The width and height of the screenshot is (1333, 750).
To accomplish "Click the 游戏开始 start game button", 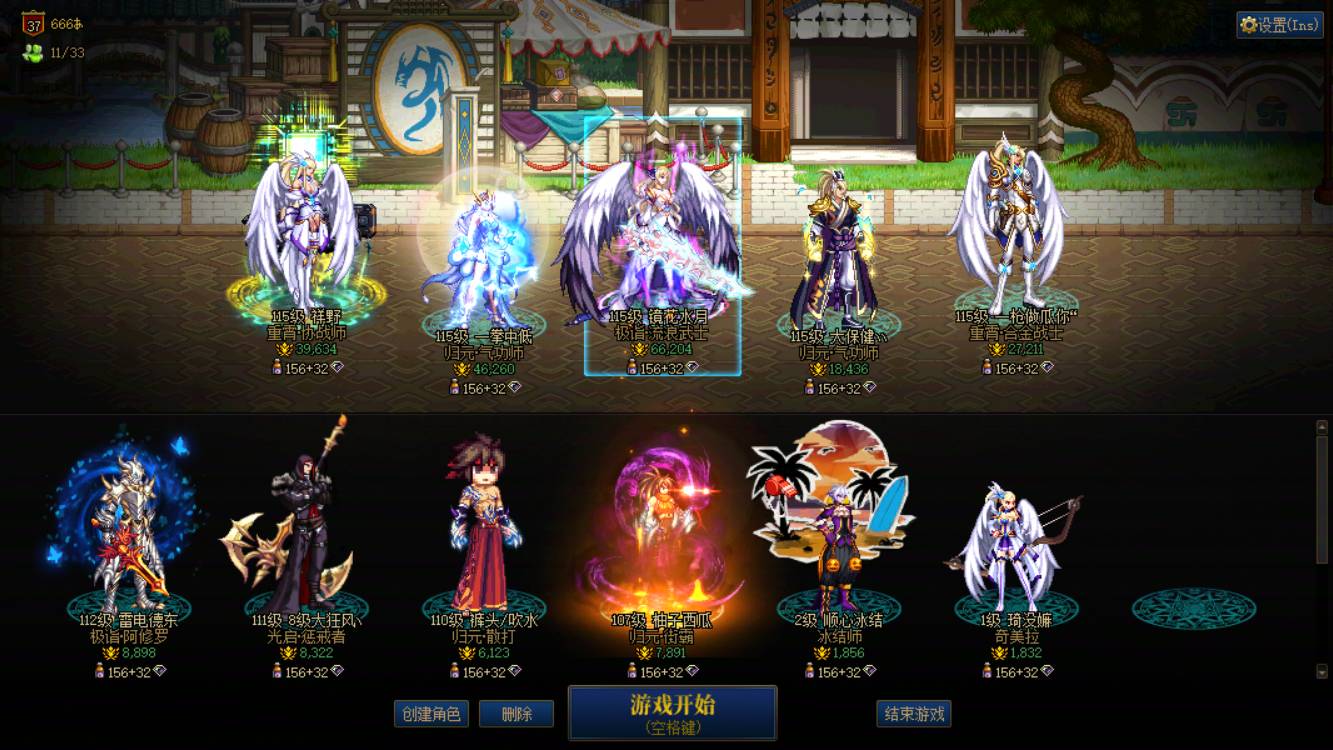I will click(x=674, y=712).
